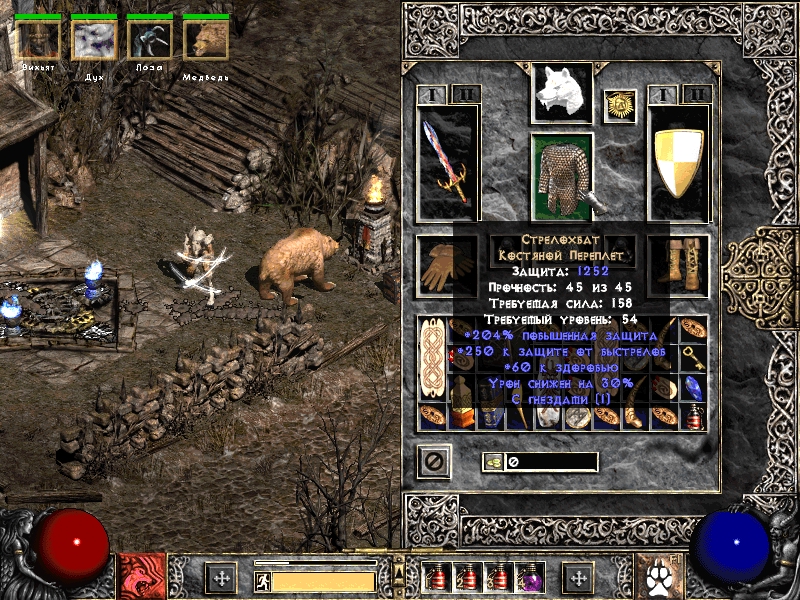Use the purple potion in the belt

point(529,577)
